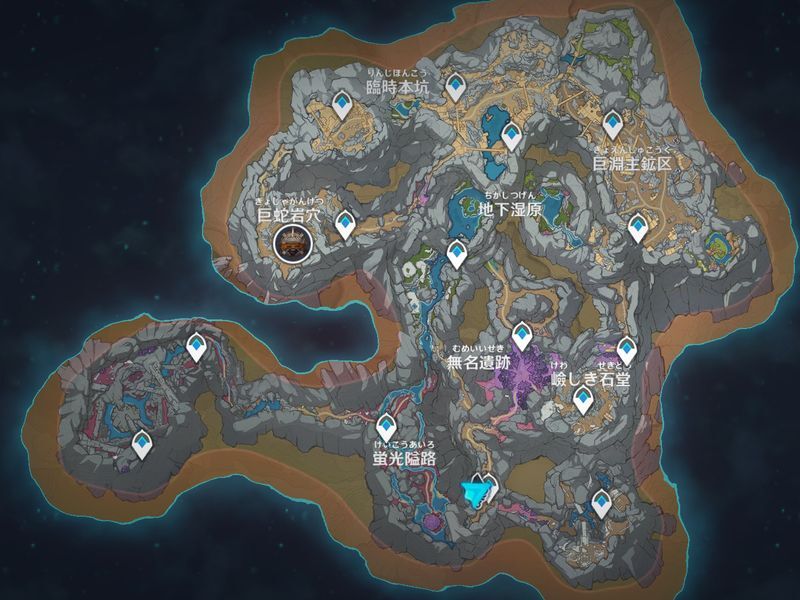Click the cyan player position arrow
The image size is (800, 600).
coord(479,492)
